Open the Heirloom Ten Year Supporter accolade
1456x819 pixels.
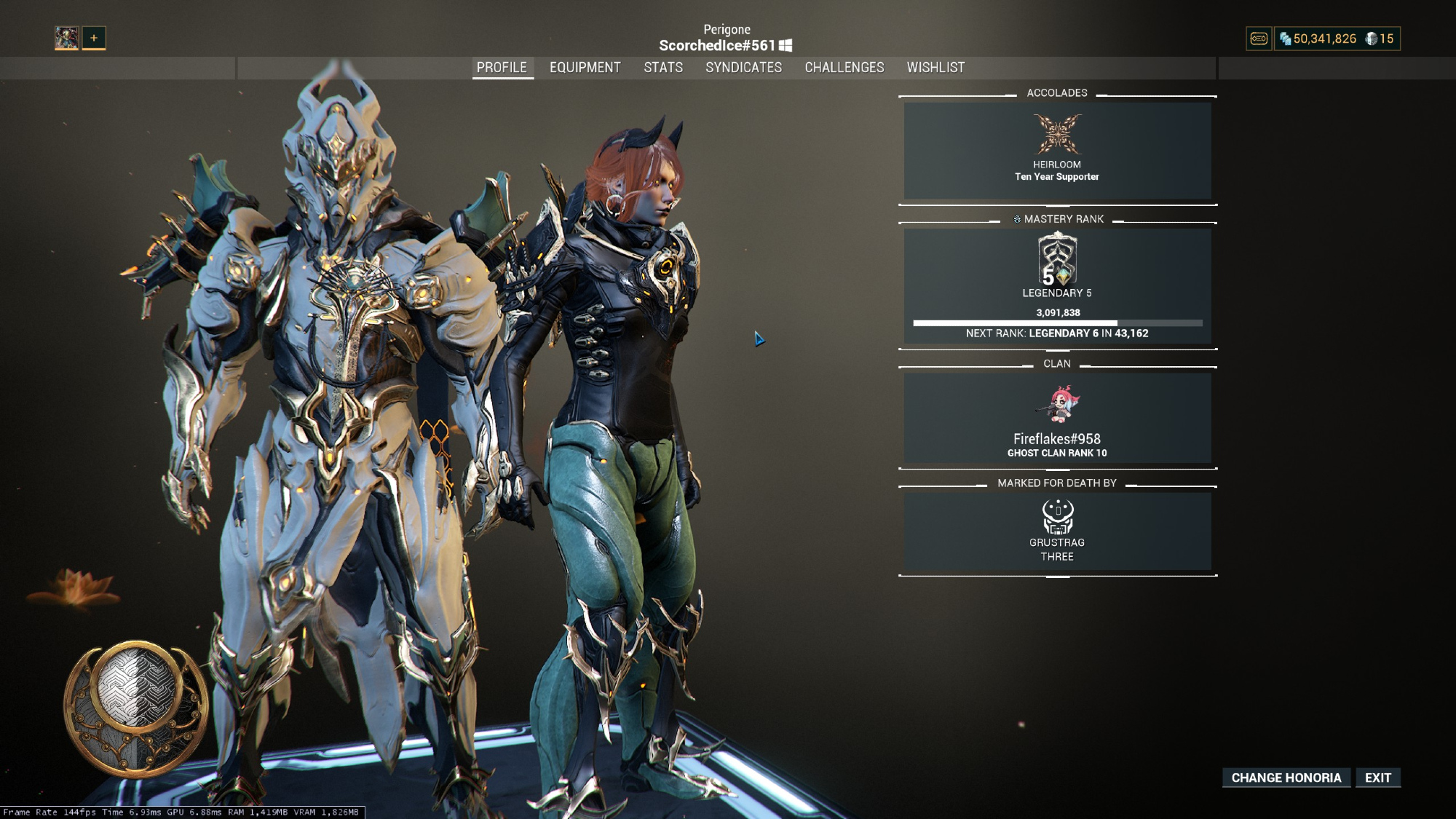tap(1057, 150)
